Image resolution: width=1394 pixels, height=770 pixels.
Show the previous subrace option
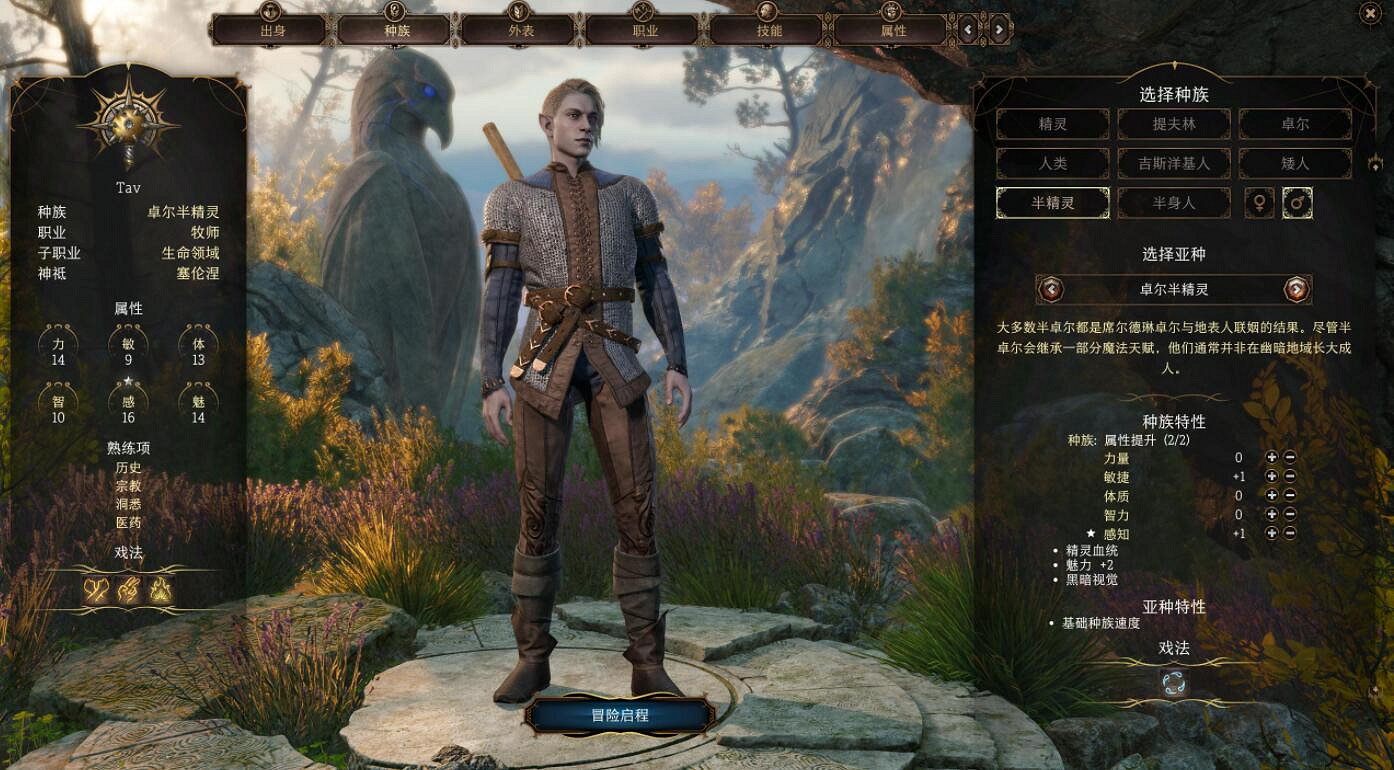pos(1051,290)
